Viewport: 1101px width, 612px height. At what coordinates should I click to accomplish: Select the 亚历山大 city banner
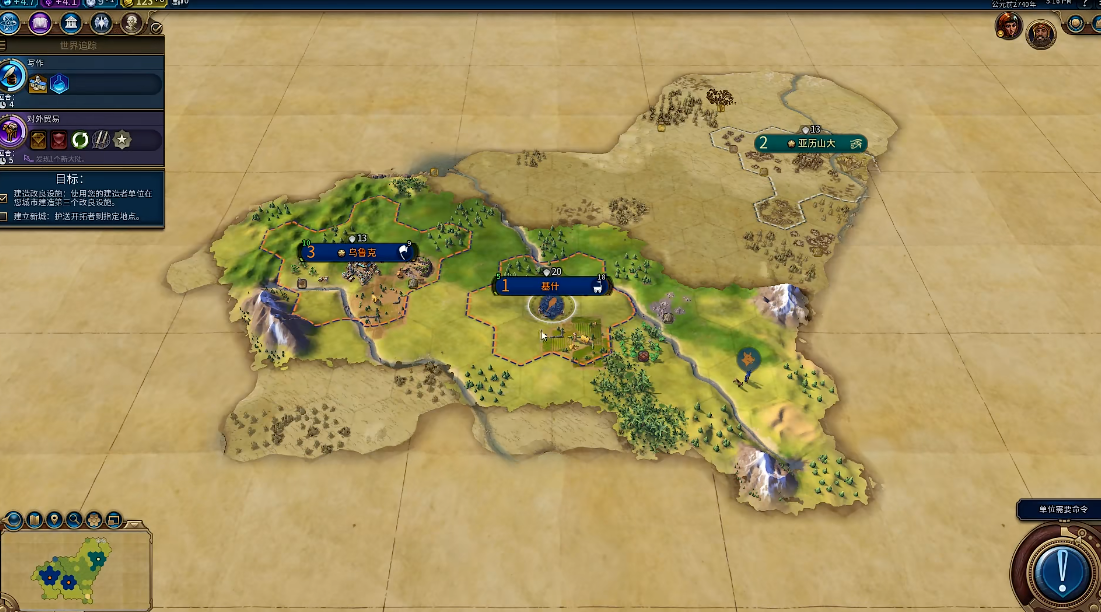[x=810, y=143]
